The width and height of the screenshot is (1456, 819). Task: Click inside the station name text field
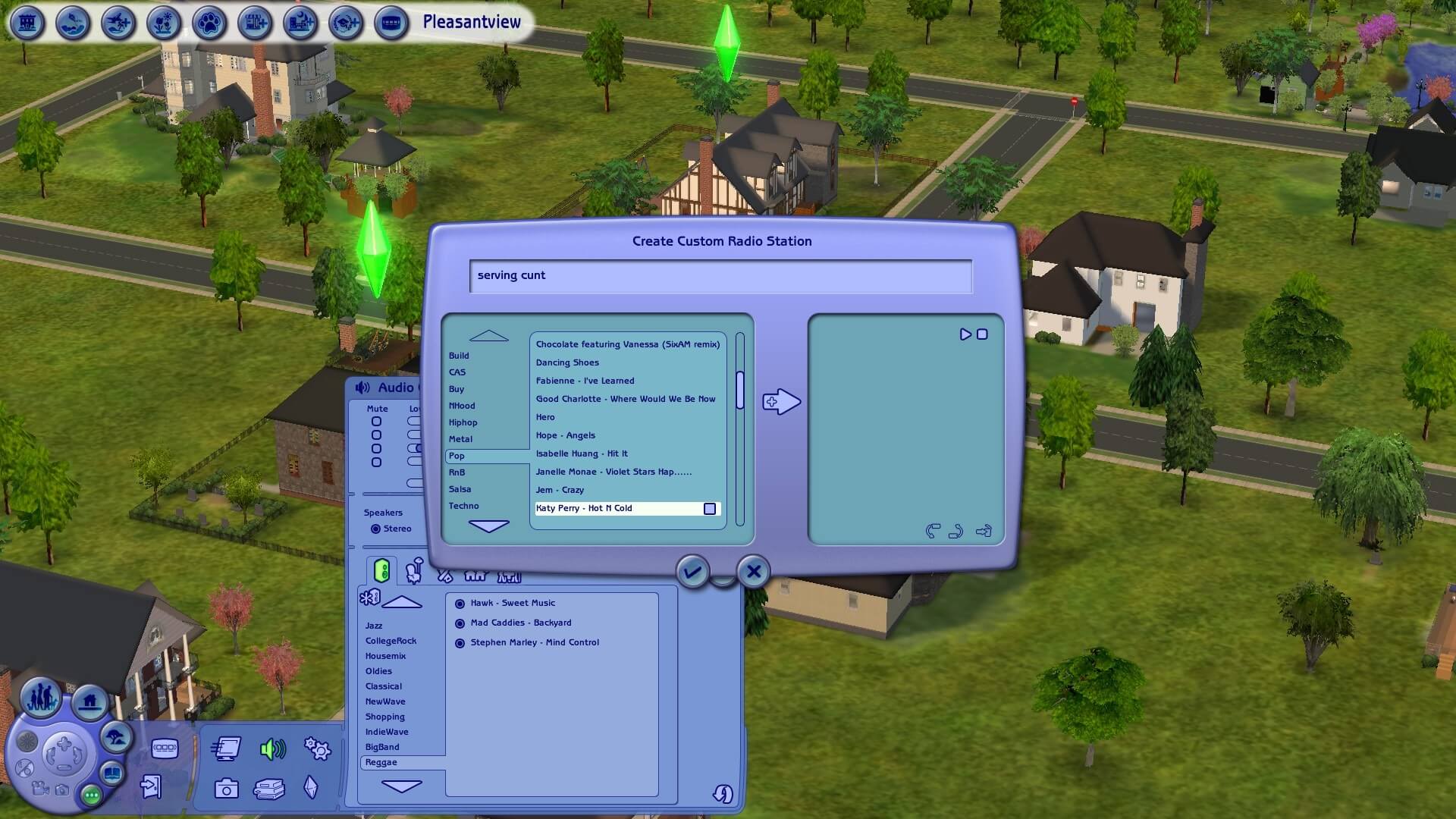pos(720,275)
